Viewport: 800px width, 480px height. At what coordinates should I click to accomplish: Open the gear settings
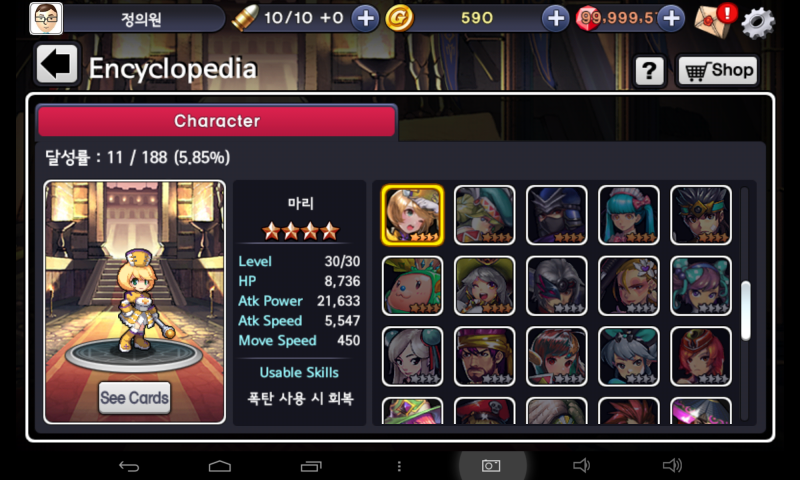(758, 19)
